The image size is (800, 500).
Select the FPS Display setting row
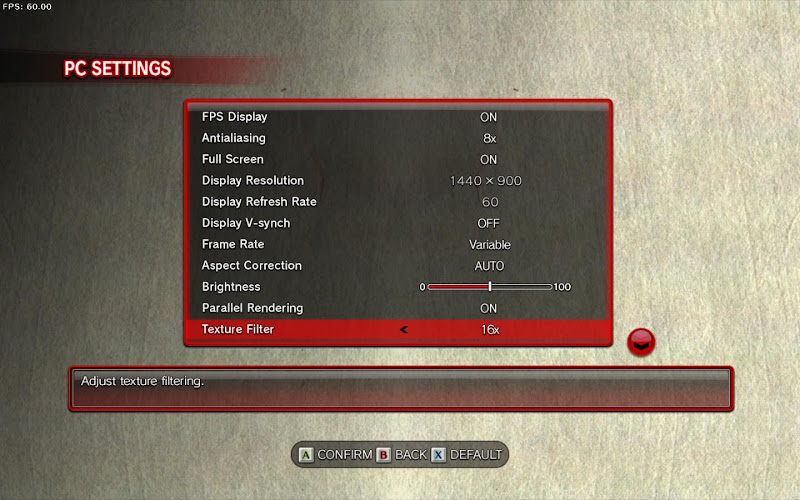pyautogui.click(x=396, y=117)
